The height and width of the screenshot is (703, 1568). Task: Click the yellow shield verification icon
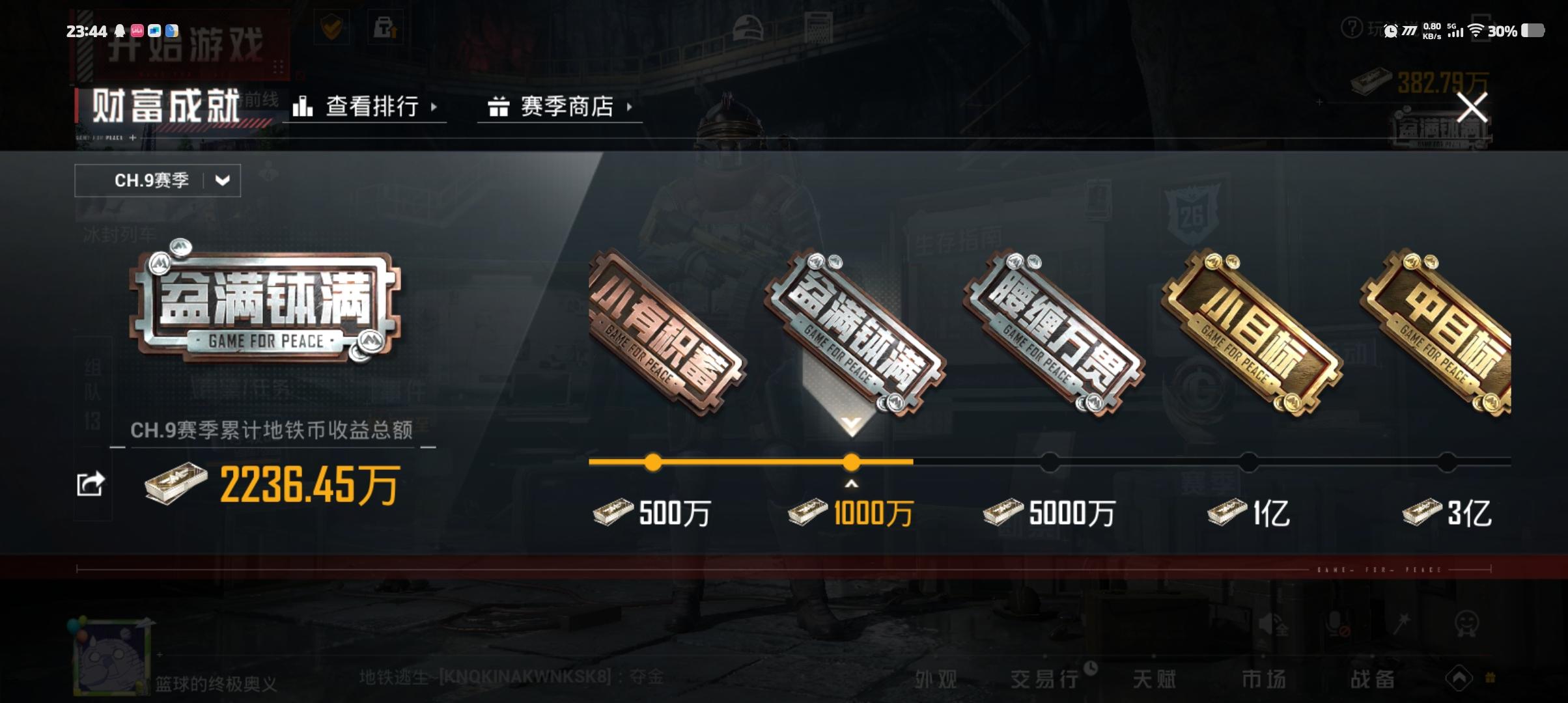tap(333, 27)
